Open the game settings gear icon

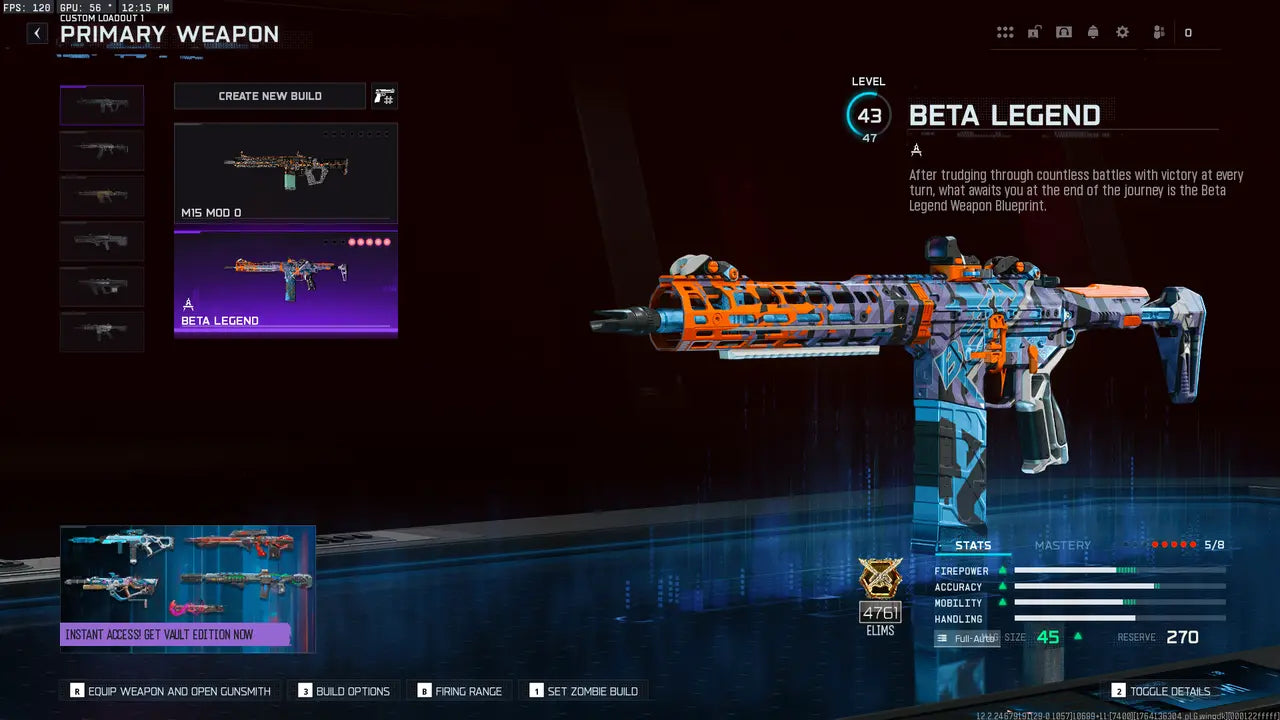(x=1121, y=31)
